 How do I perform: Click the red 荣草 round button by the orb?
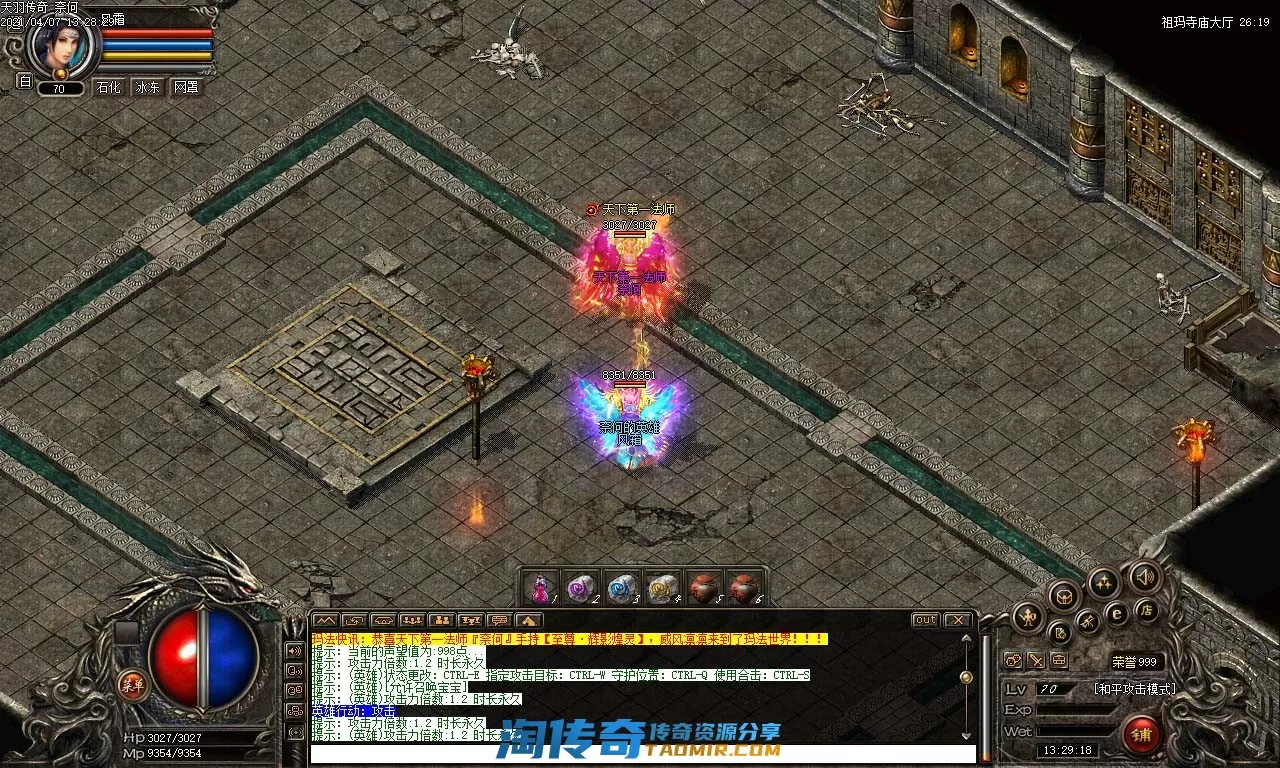tap(131, 685)
